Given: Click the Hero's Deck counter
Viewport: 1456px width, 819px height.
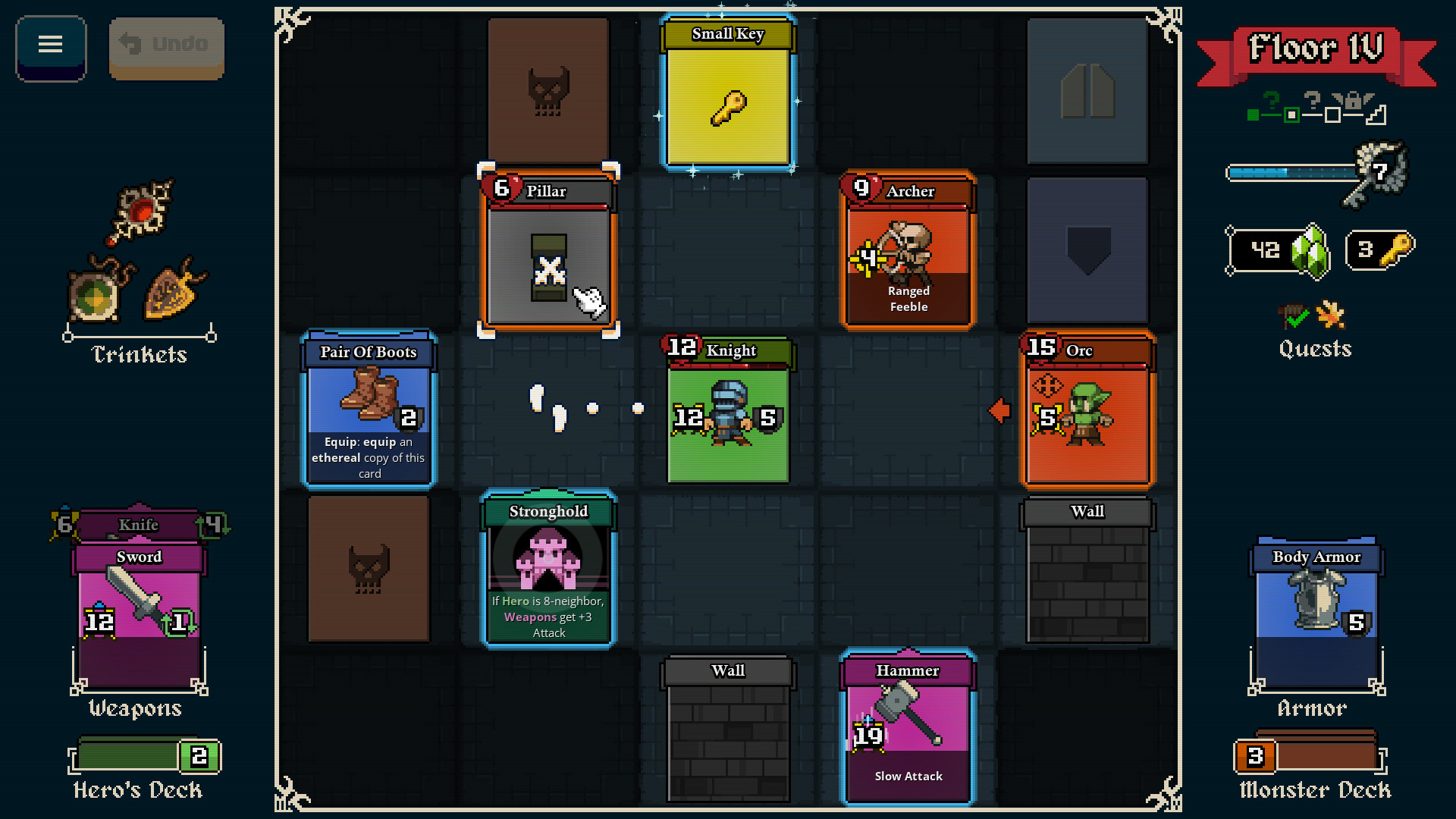Looking at the screenshot, I should point(144,755).
